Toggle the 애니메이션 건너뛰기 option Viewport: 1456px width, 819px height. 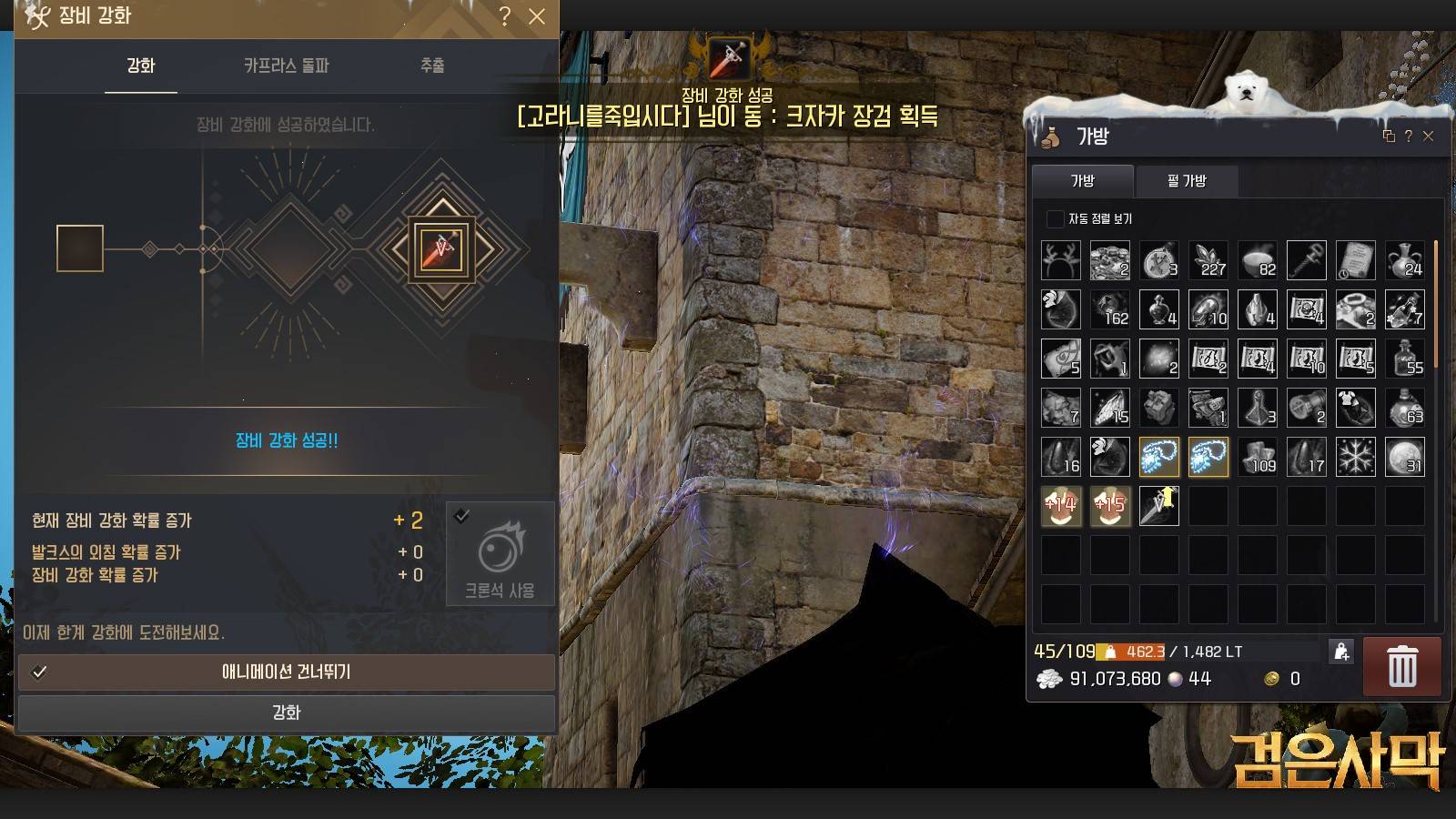point(287,672)
